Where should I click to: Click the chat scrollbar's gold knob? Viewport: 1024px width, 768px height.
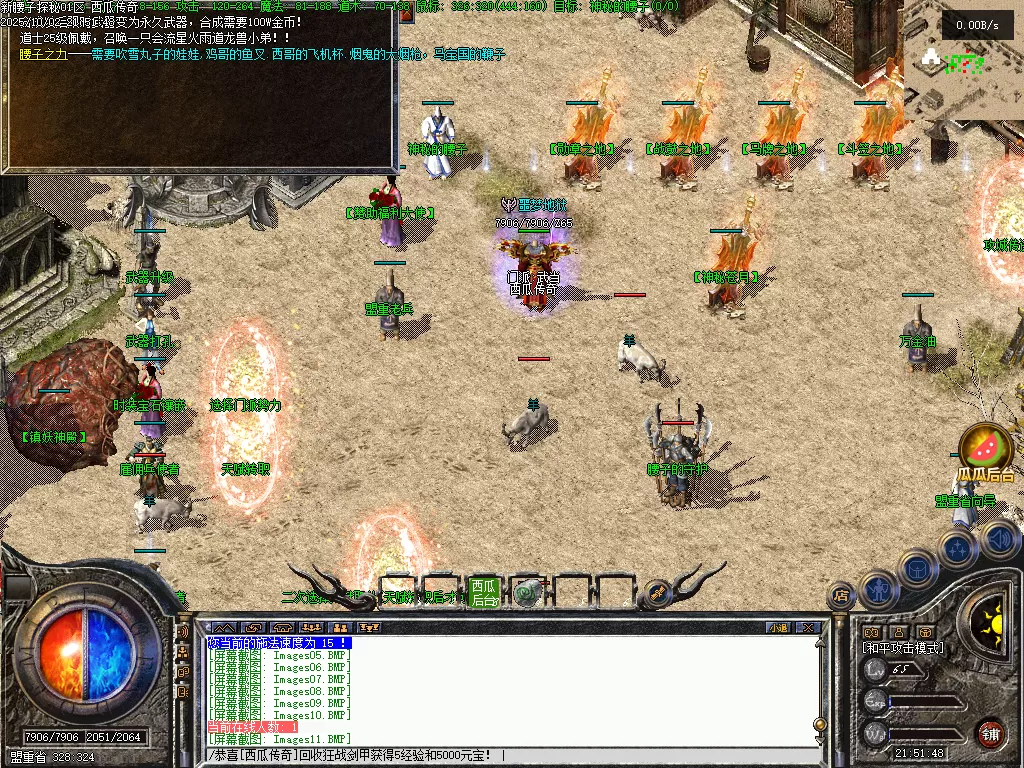click(x=820, y=724)
